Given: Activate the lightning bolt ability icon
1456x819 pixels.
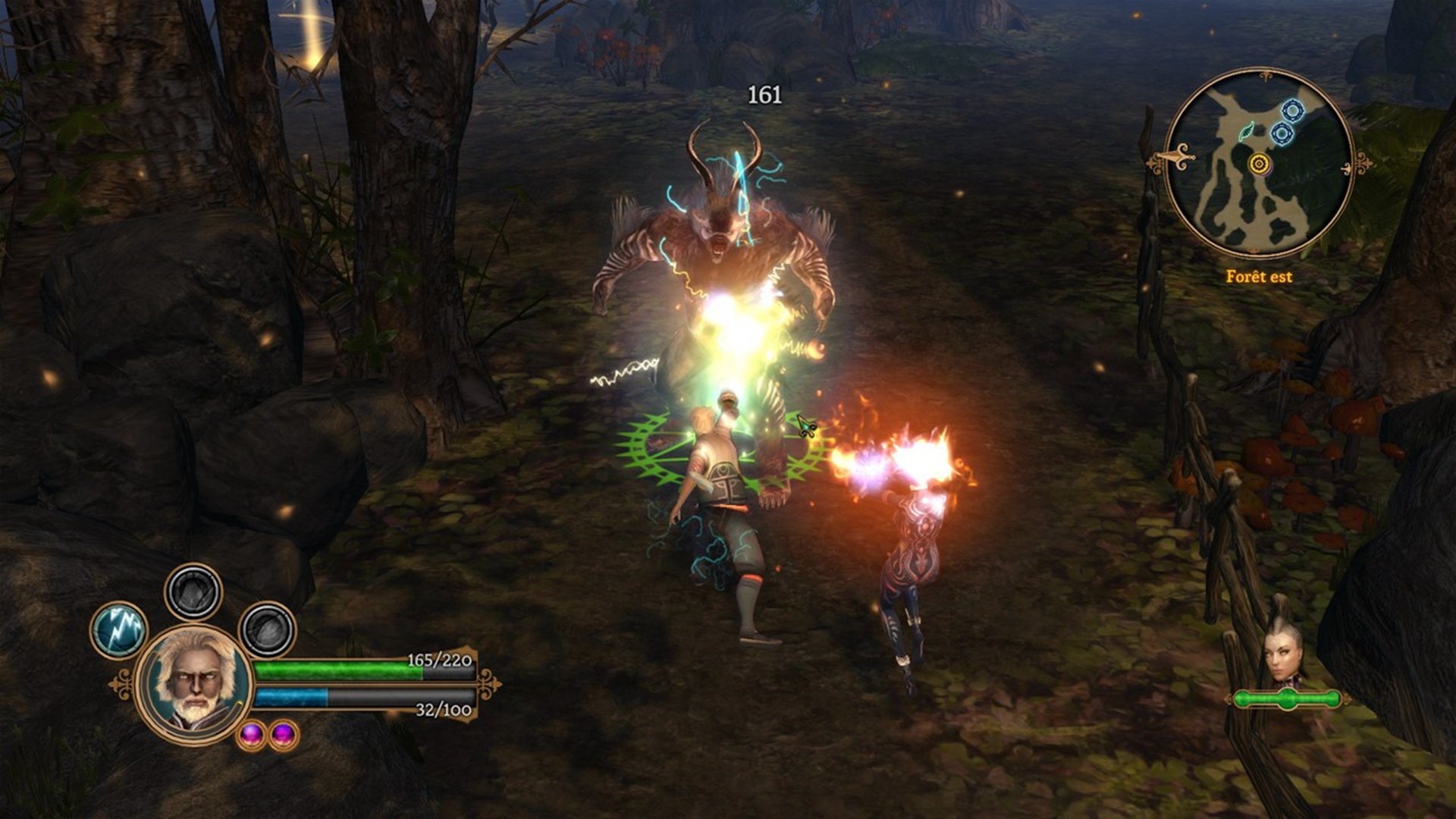Looking at the screenshot, I should coord(119,629).
